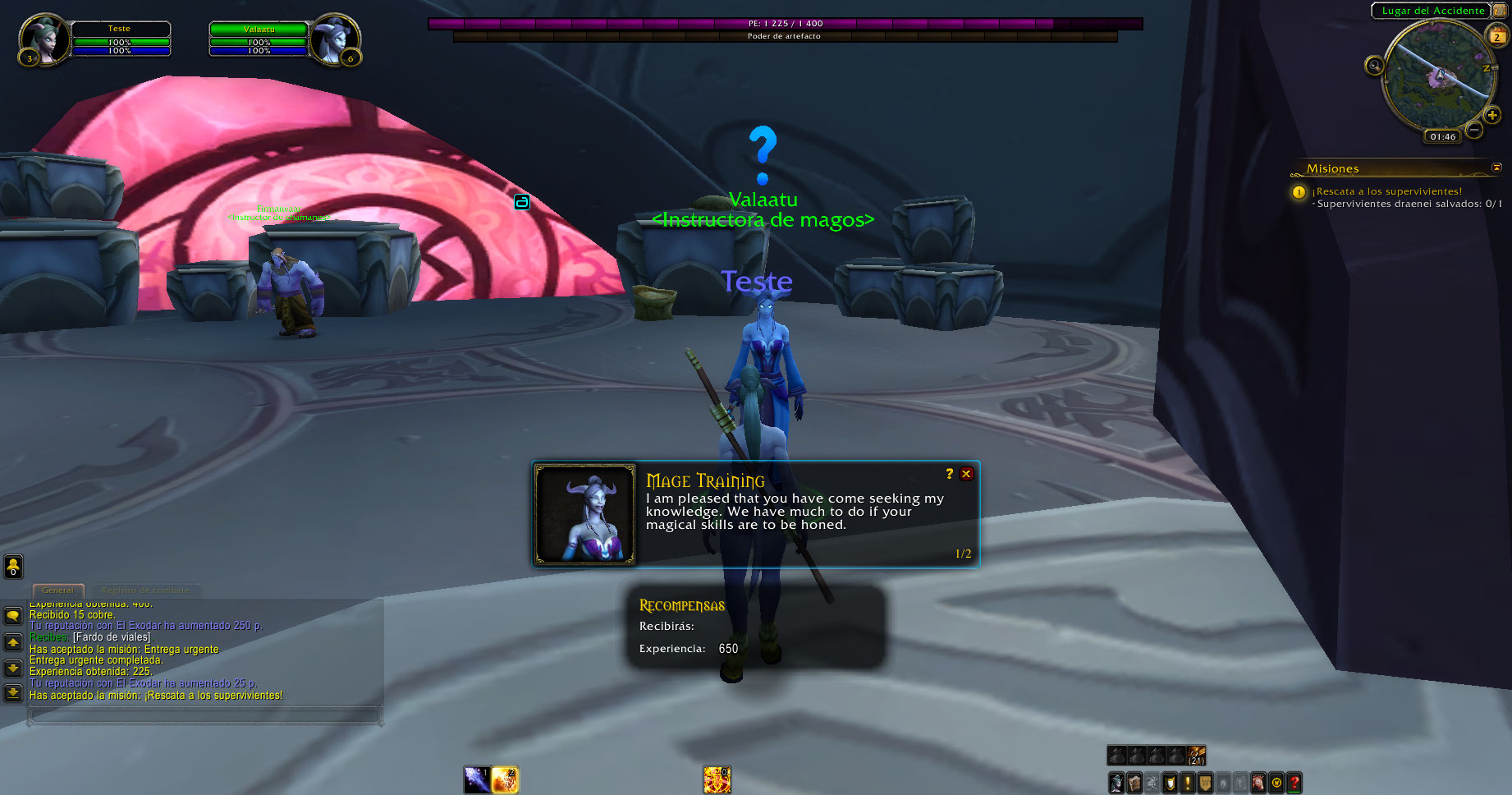The height and width of the screenshot is (795, 1512).
Task: Open the red question mark help button
Action: 1294,783
